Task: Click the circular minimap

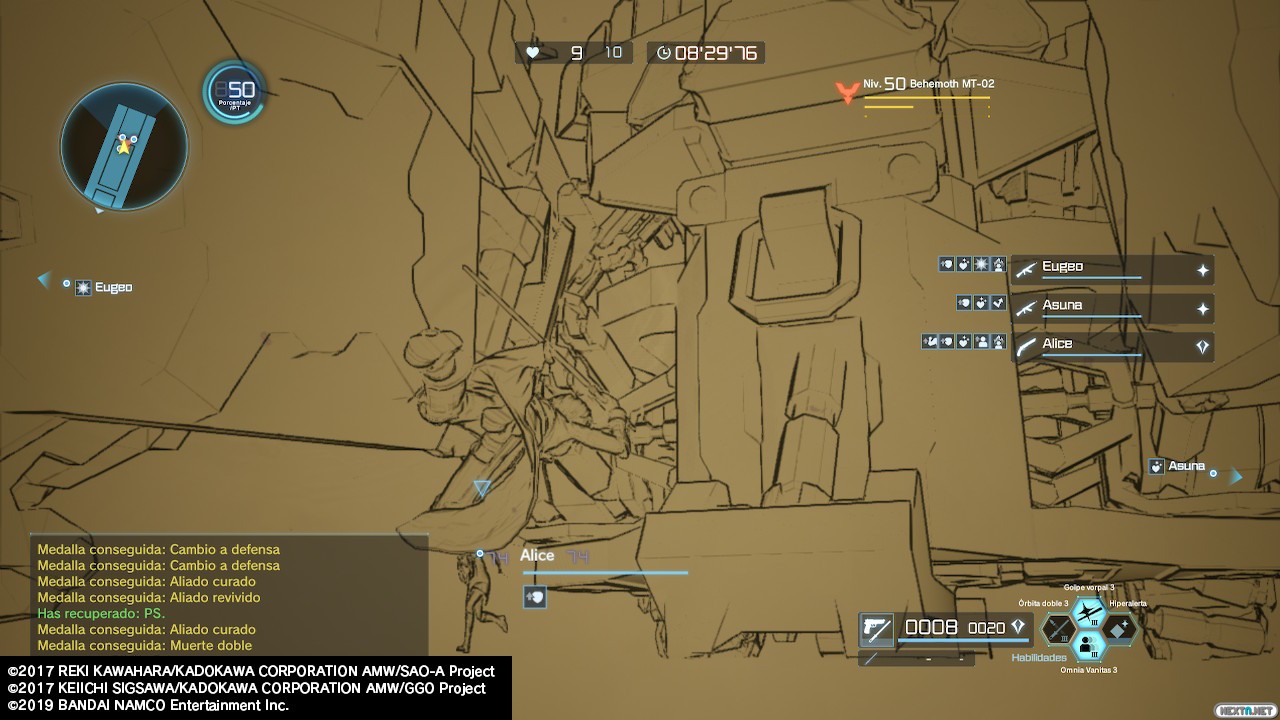Action: [124, 147]
